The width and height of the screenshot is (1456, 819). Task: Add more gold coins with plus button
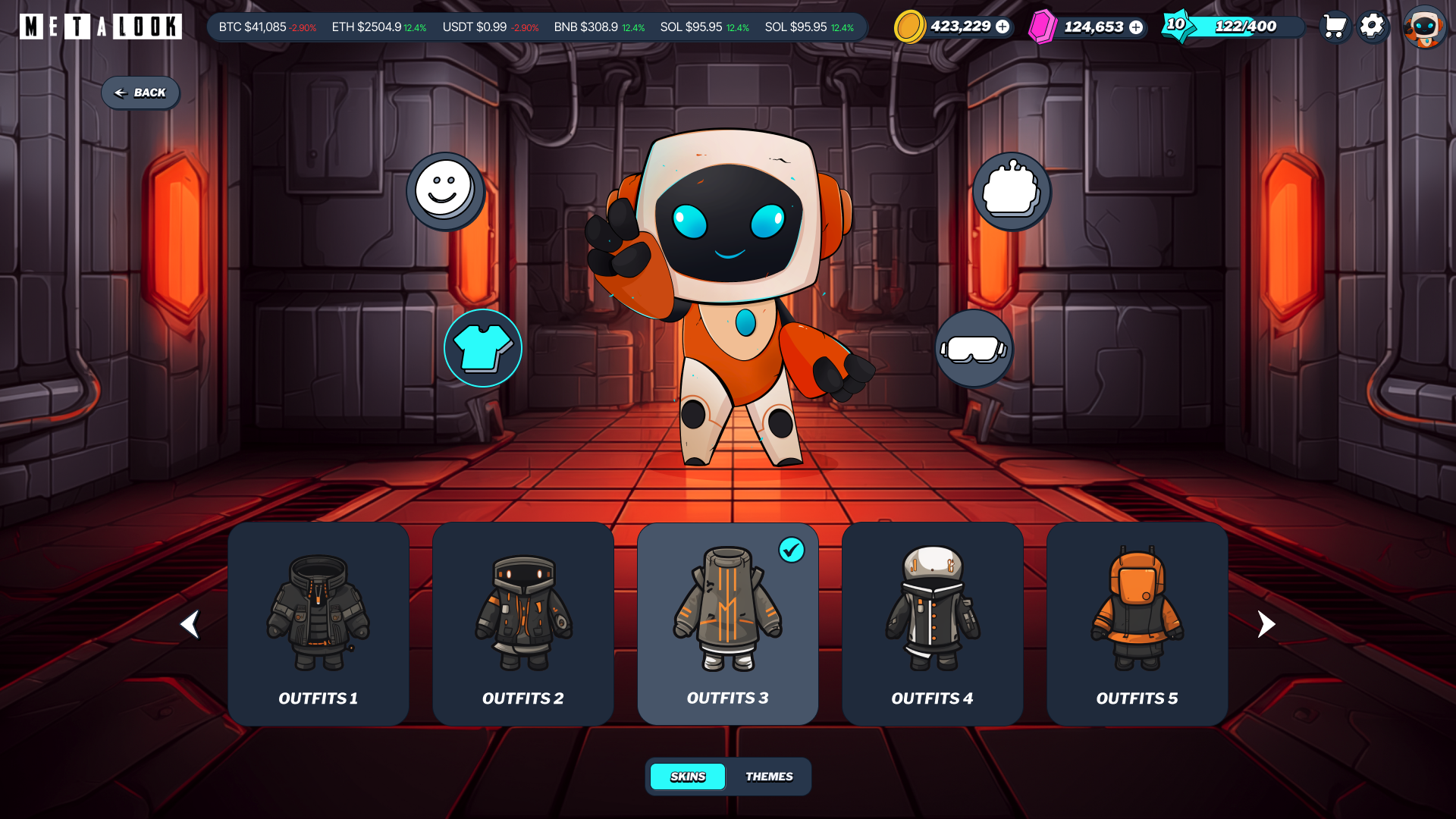tap(1003, 27)
